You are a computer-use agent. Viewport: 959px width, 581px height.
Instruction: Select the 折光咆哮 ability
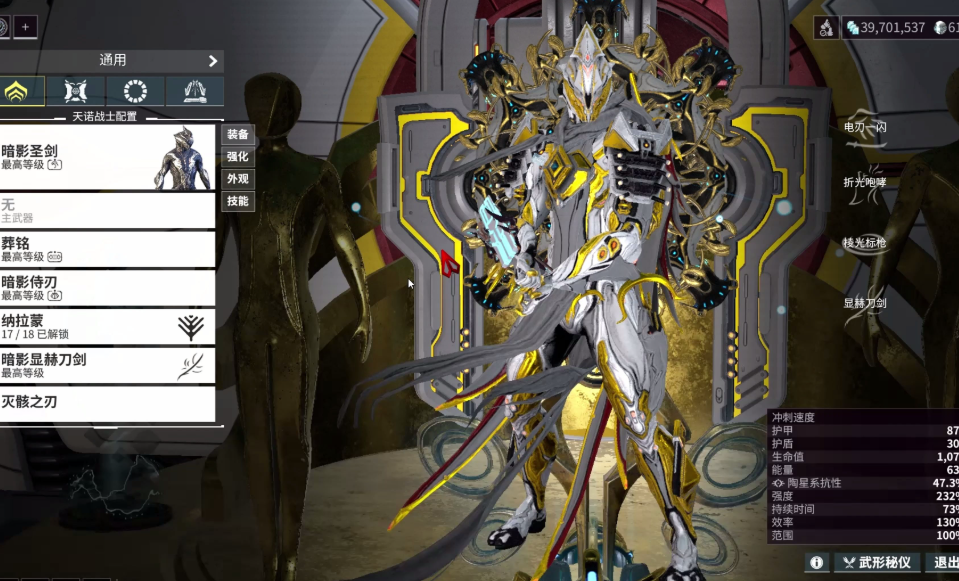865,183
